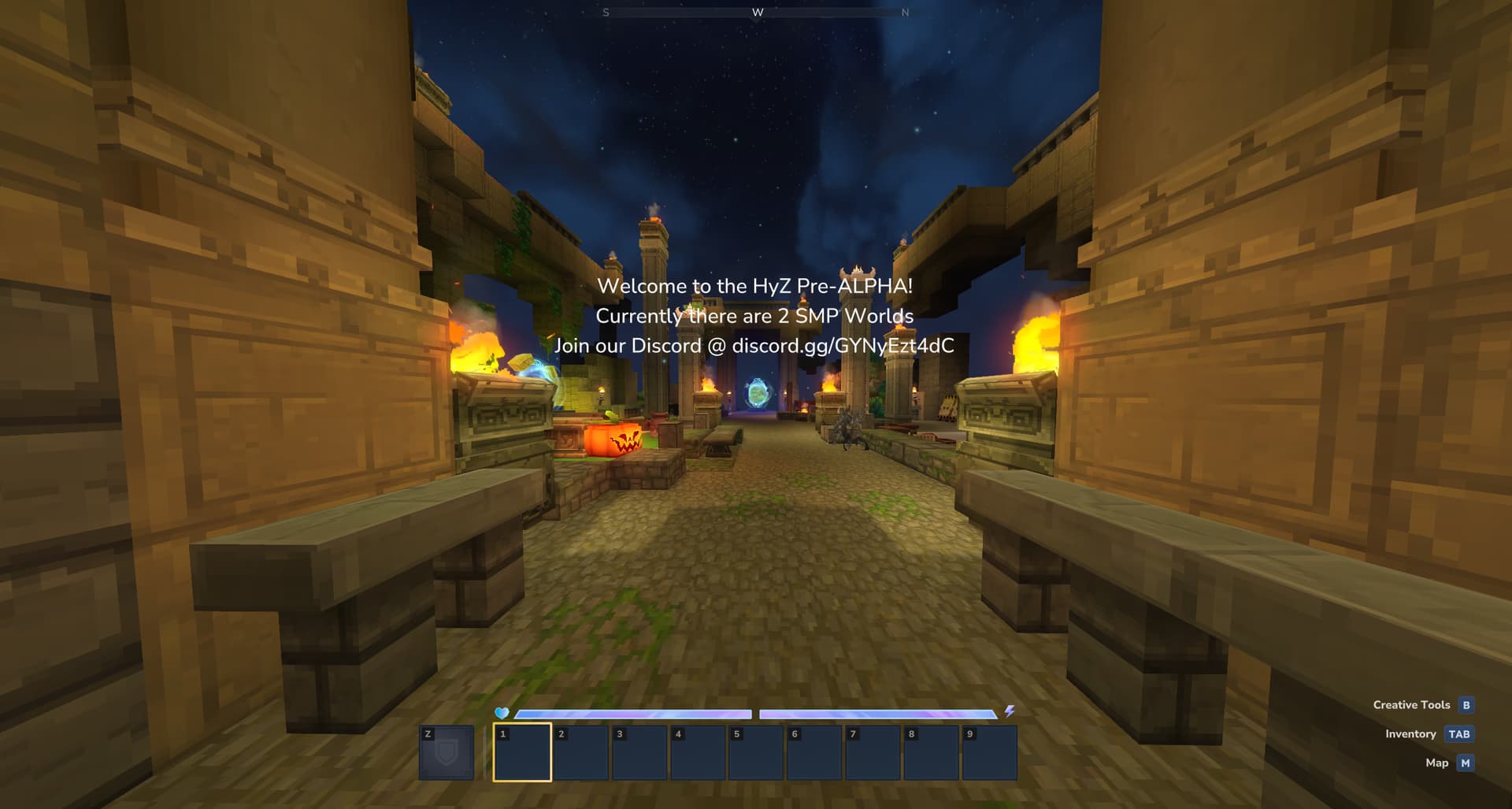
Task: Click the N marker on the compass bar
Action: (906, 13)
